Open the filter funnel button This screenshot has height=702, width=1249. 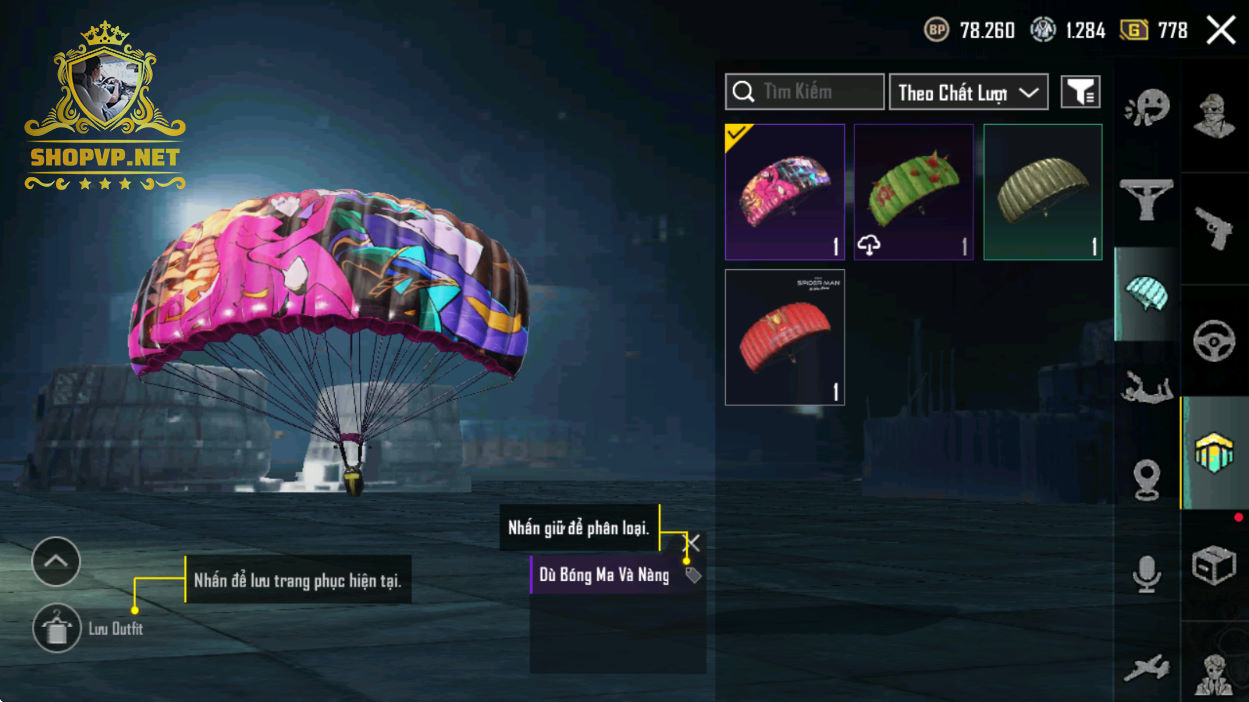1080,92
